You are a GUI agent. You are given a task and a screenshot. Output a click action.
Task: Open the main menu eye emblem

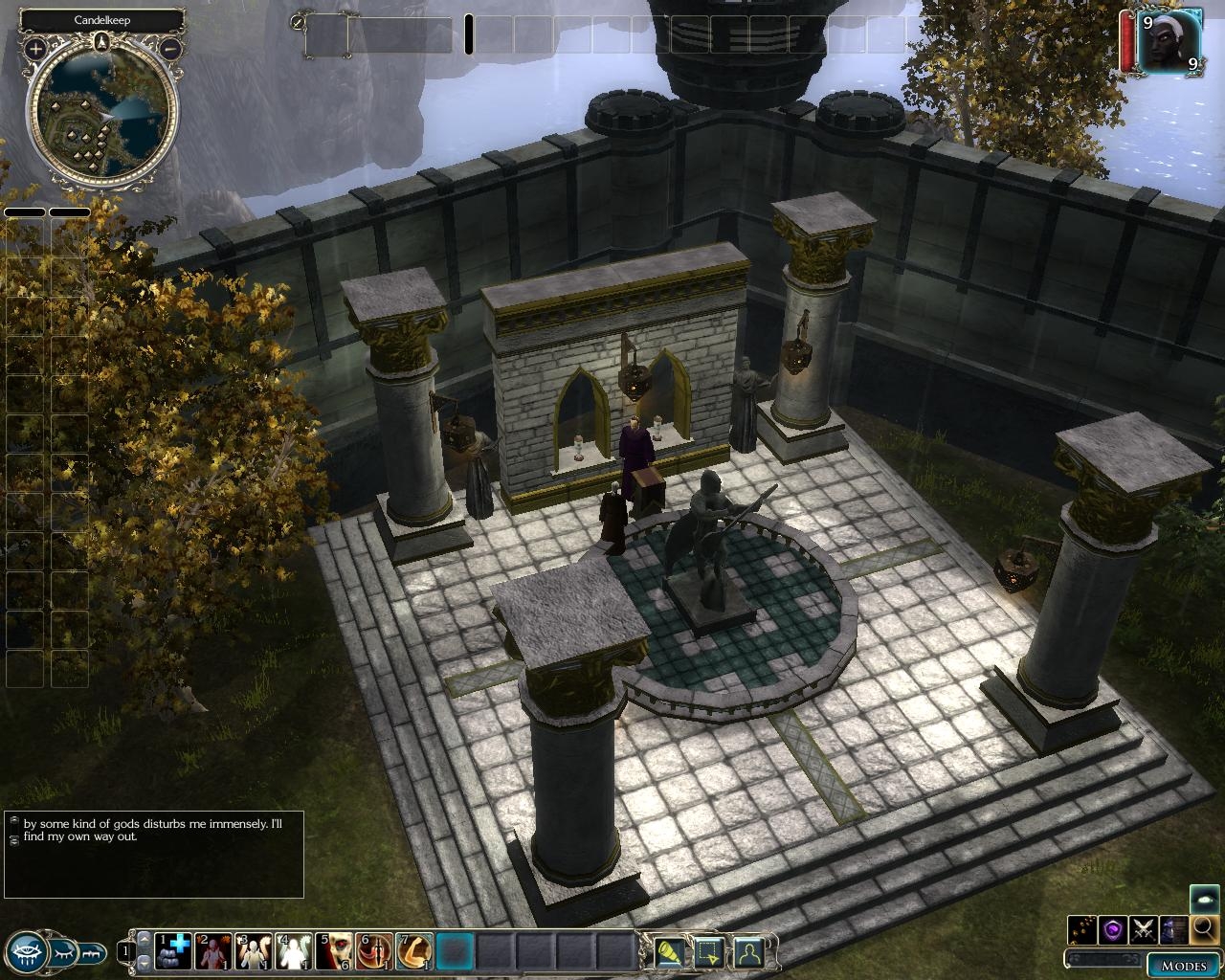pyautogui.click(x=26, y=952)
